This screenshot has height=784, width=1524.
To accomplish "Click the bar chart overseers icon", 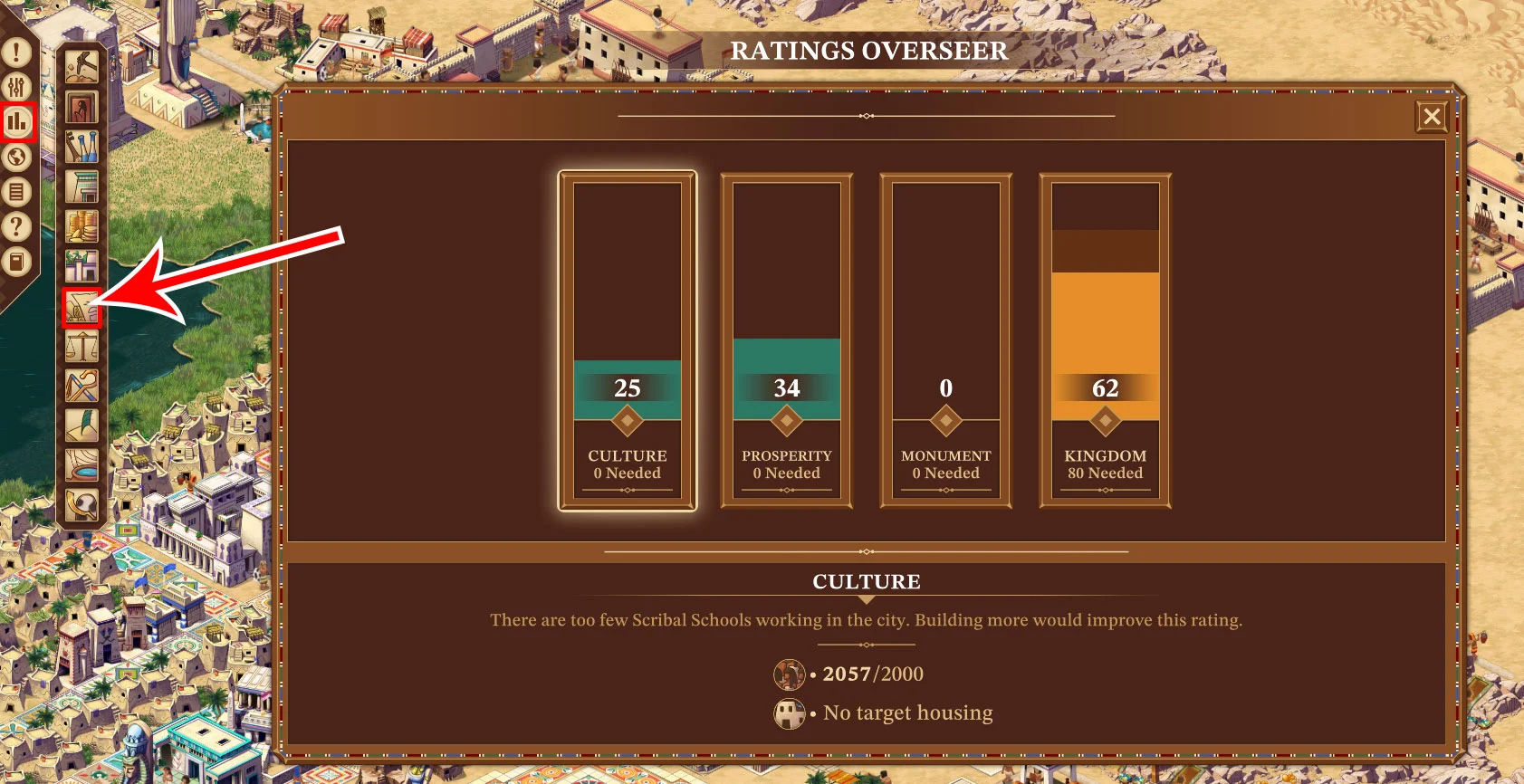I will click(x=17, y=122).
